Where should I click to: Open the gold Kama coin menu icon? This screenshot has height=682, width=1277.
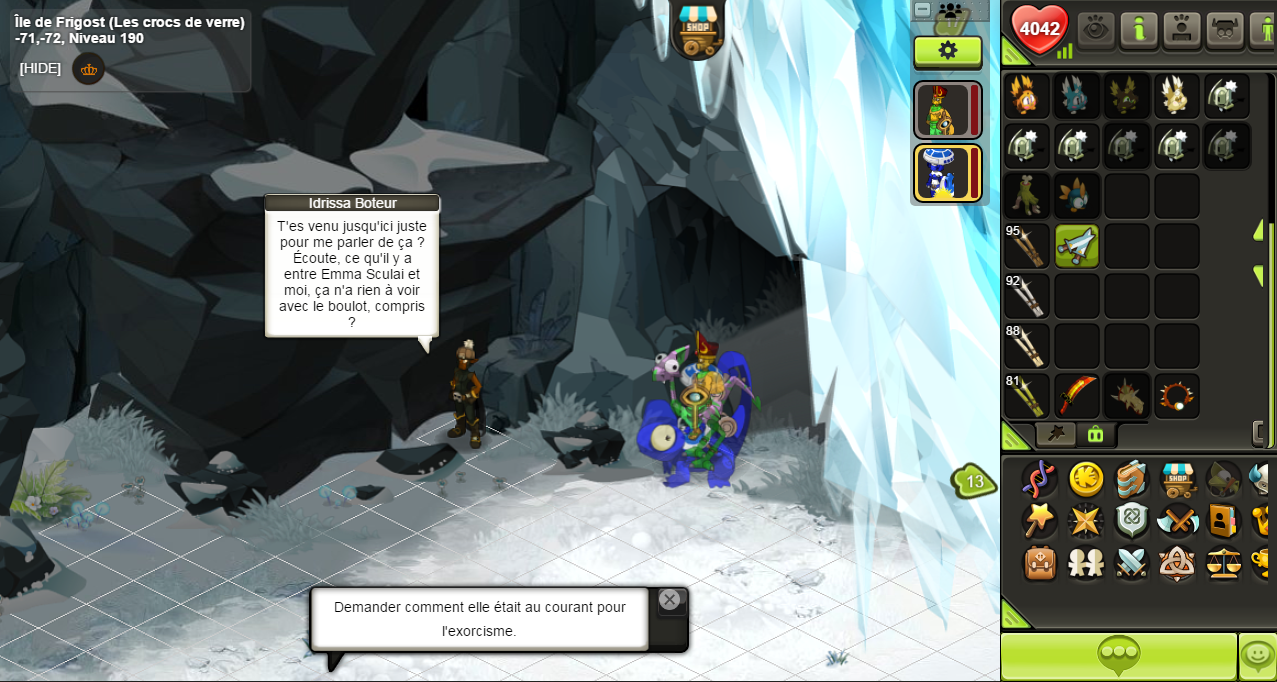(1086, 479)
